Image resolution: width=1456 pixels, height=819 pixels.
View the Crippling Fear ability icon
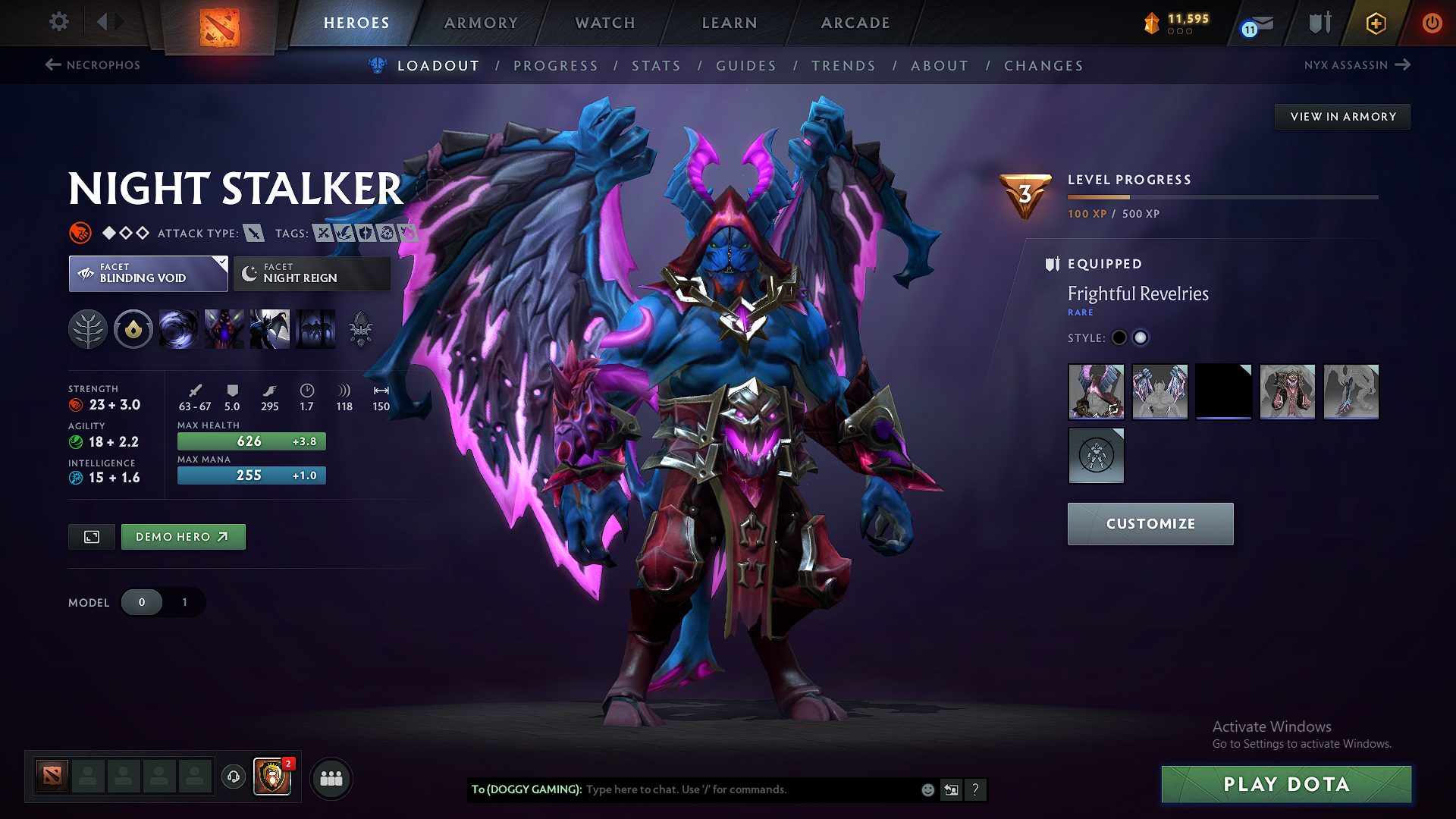pyautogui.click(x=224, y=329)
